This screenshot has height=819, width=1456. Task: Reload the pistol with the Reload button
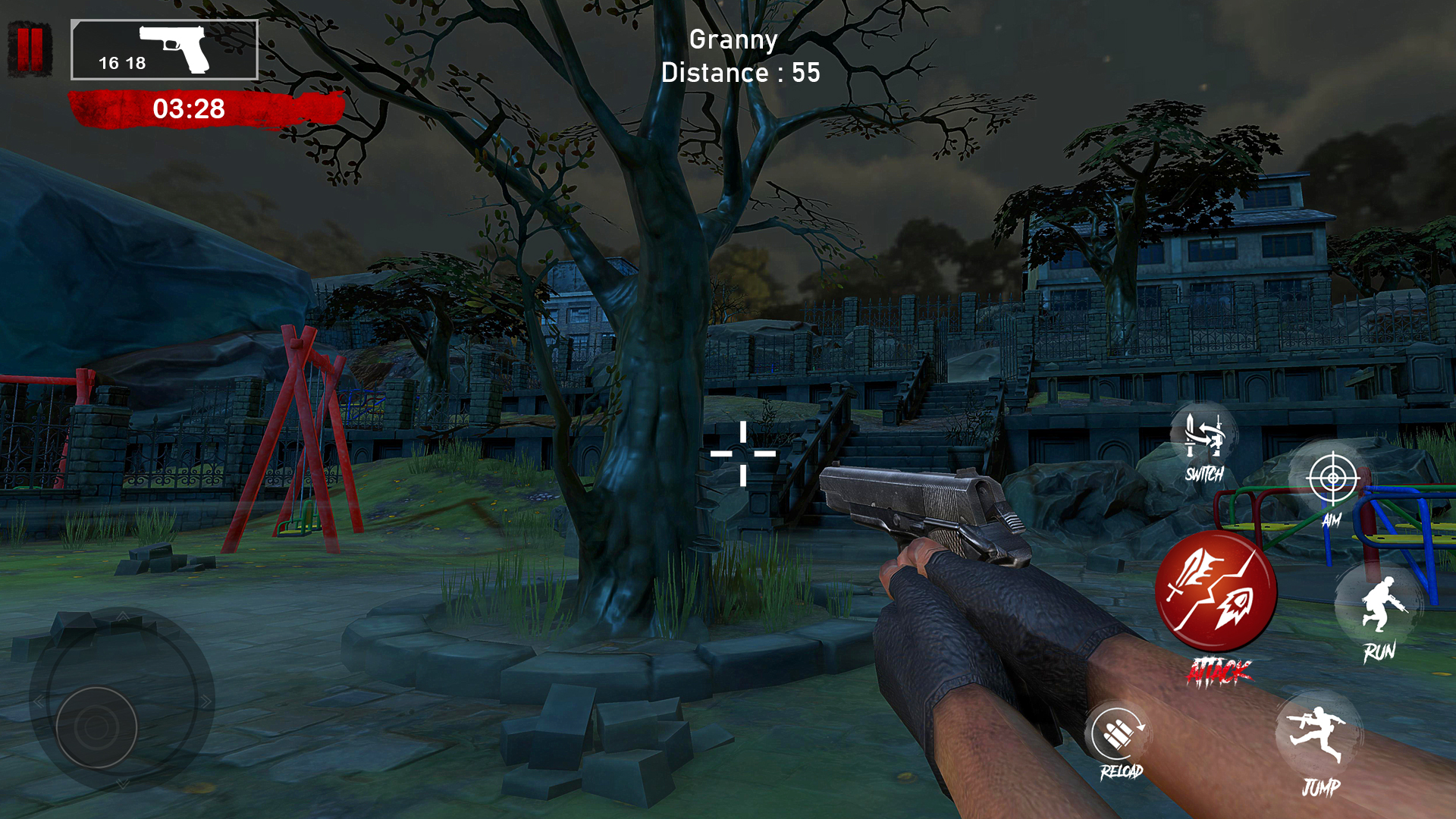(1119, 734)
